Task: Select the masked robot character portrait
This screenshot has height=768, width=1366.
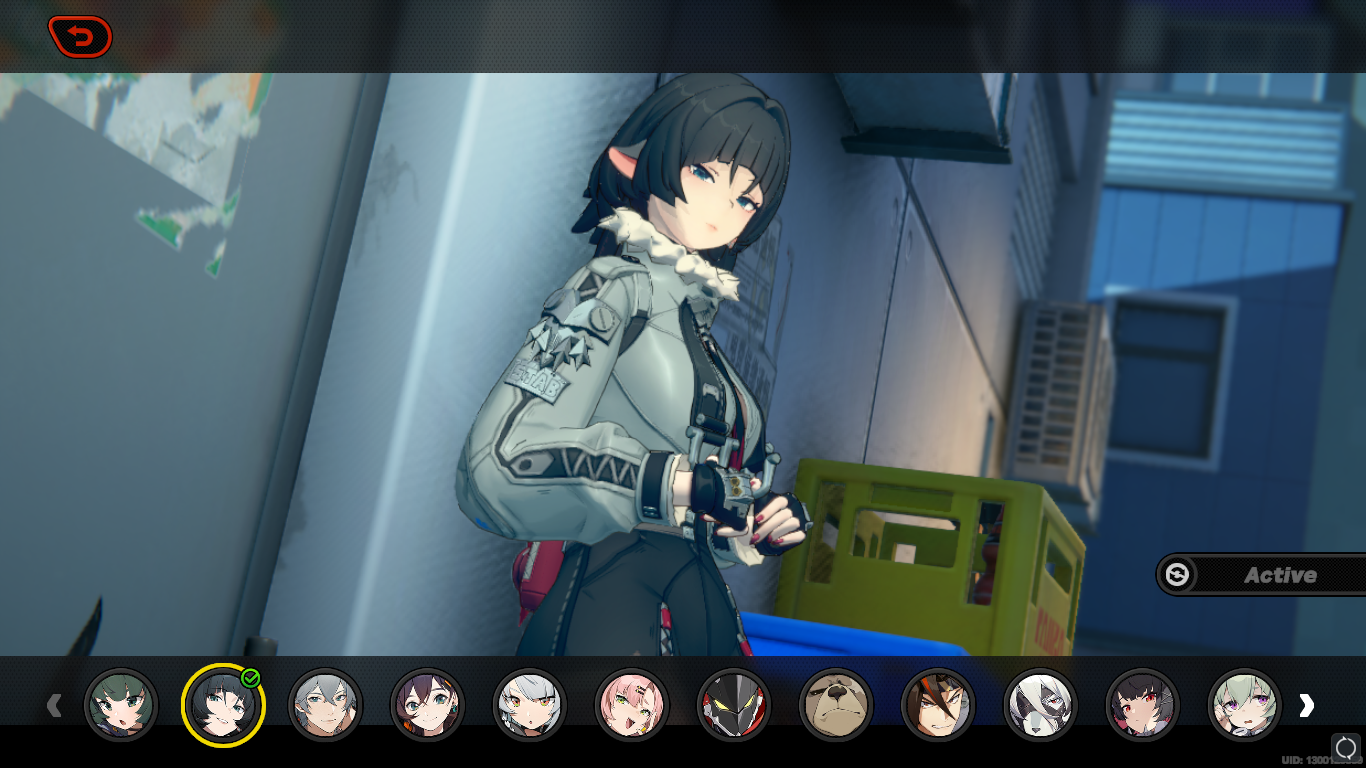Action: pos(735,706)
